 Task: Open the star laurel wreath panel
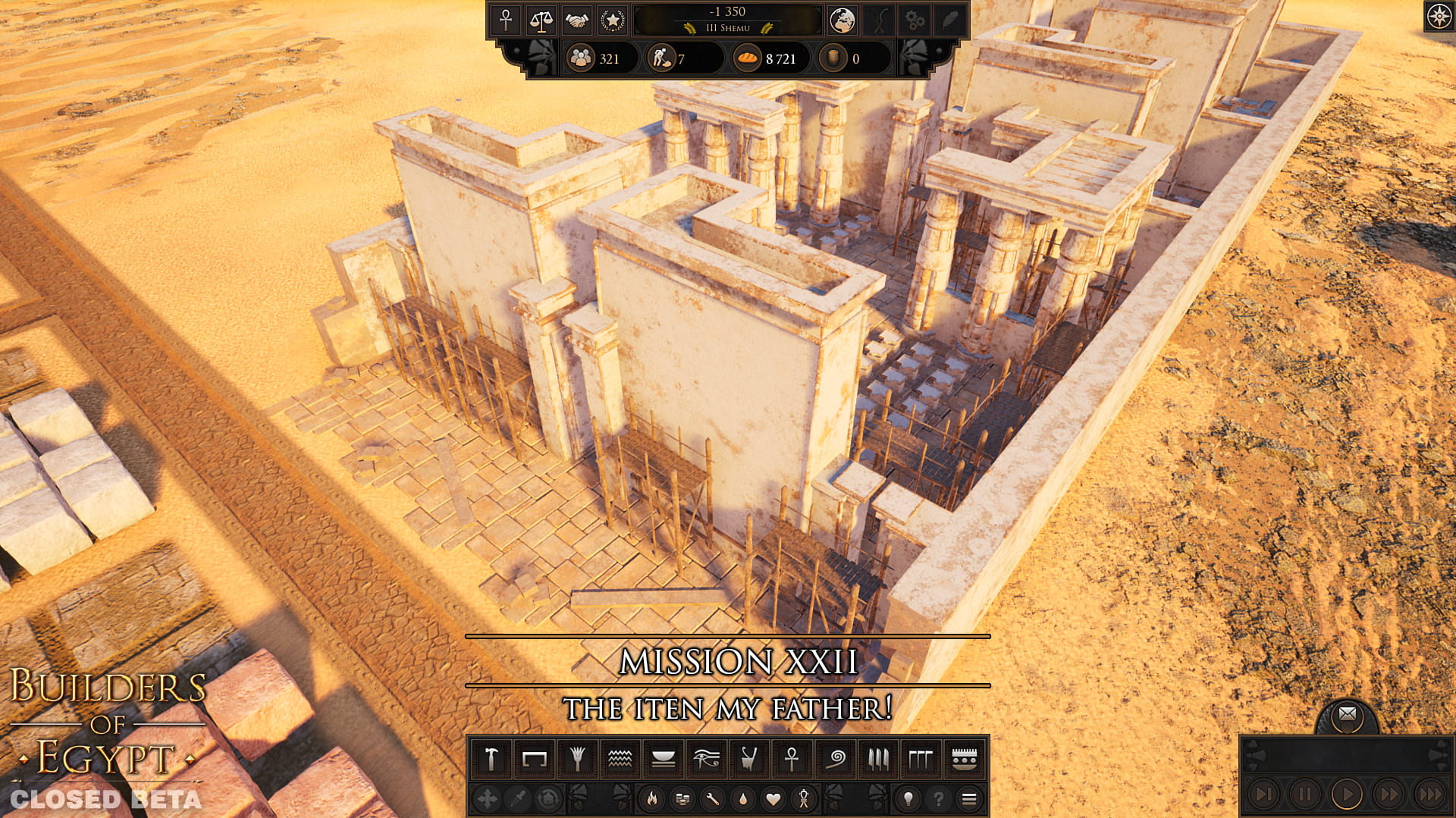click(x=612, y=20)
